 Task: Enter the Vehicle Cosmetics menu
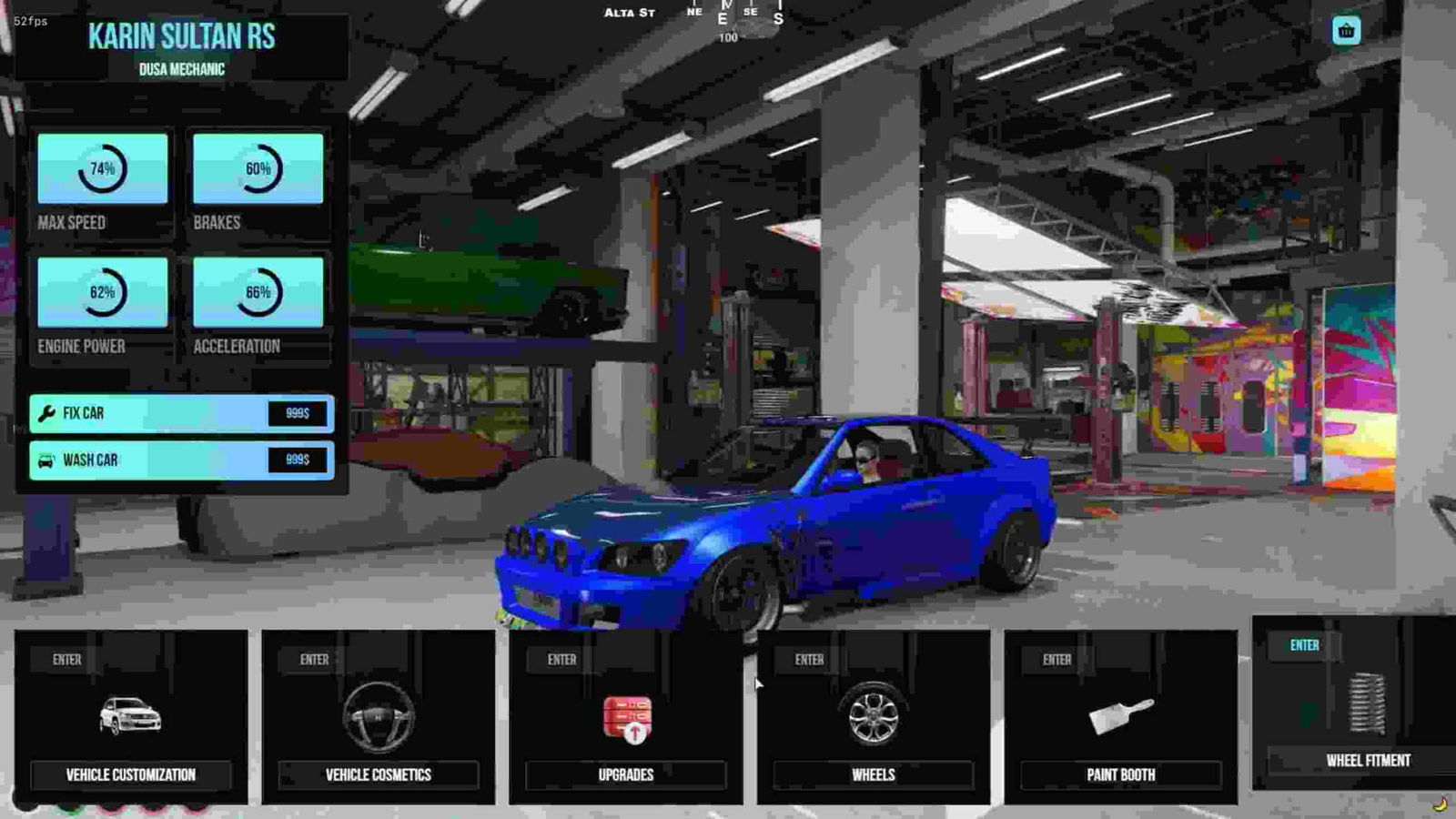click(x=379, y=717)
